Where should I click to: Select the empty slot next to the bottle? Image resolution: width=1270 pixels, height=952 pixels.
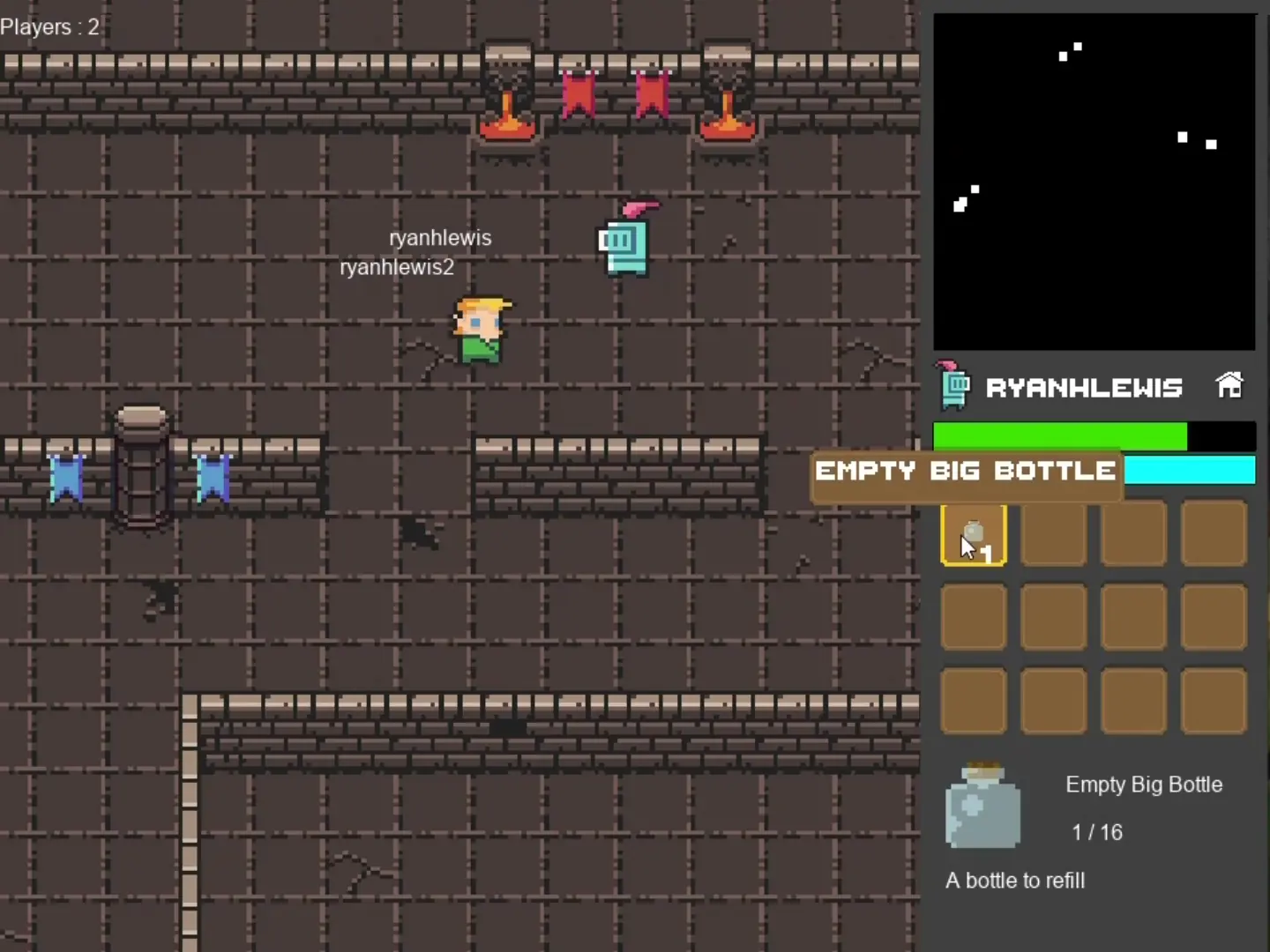pyautogui.click(x=1053, y=535)
